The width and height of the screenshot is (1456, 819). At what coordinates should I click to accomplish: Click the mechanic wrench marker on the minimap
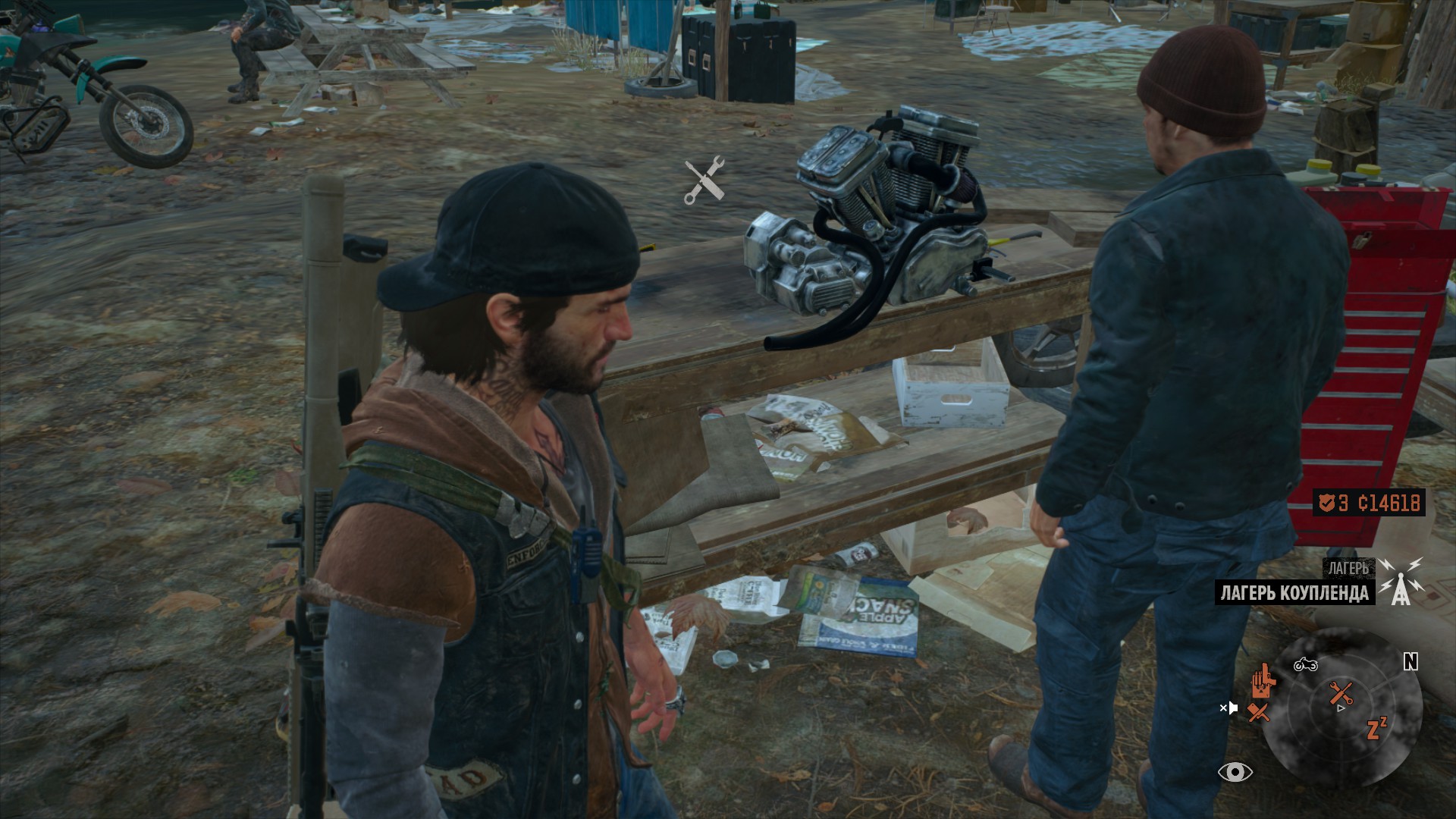1341,692
